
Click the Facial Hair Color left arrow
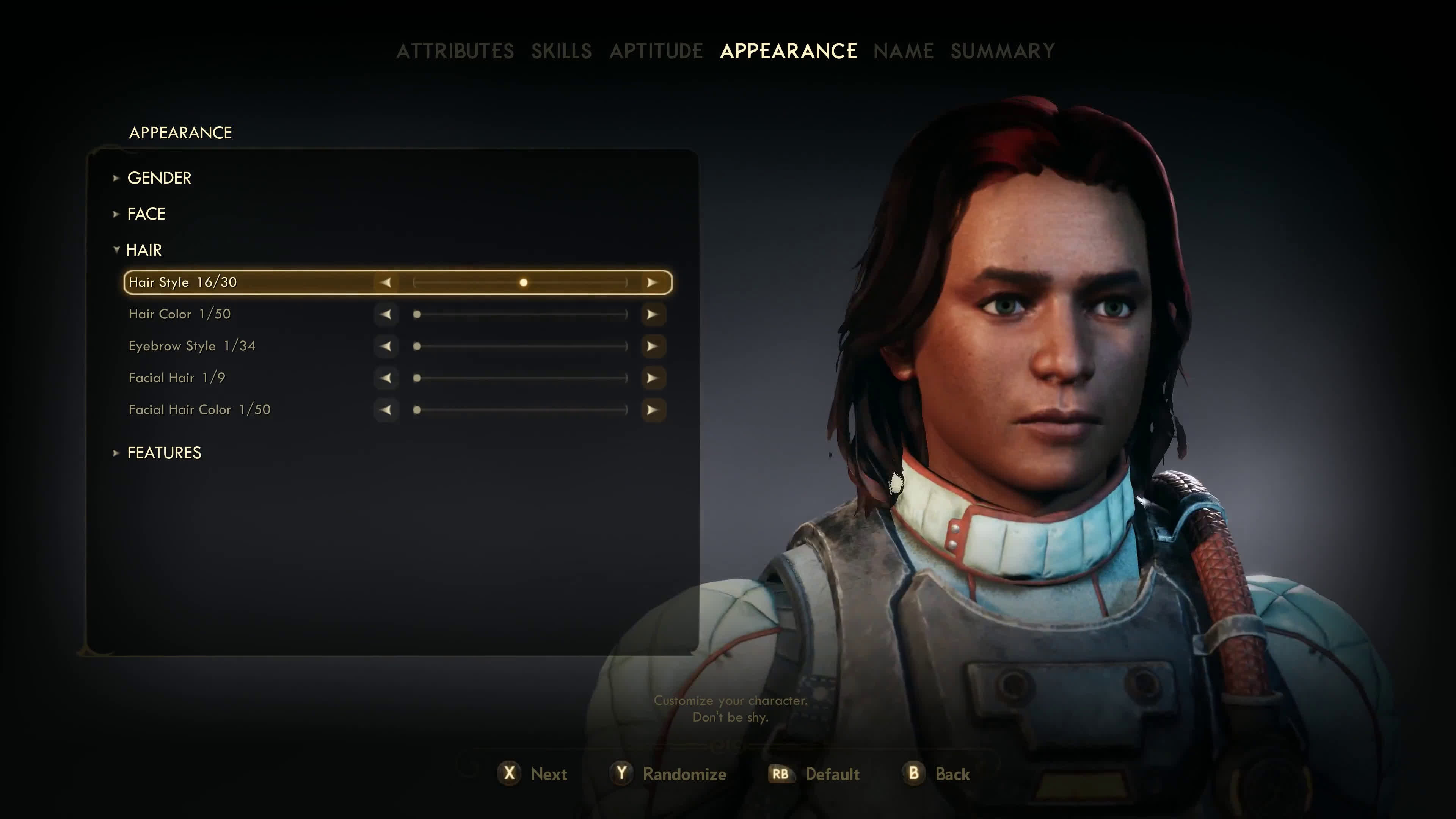(x=386, y=410)
